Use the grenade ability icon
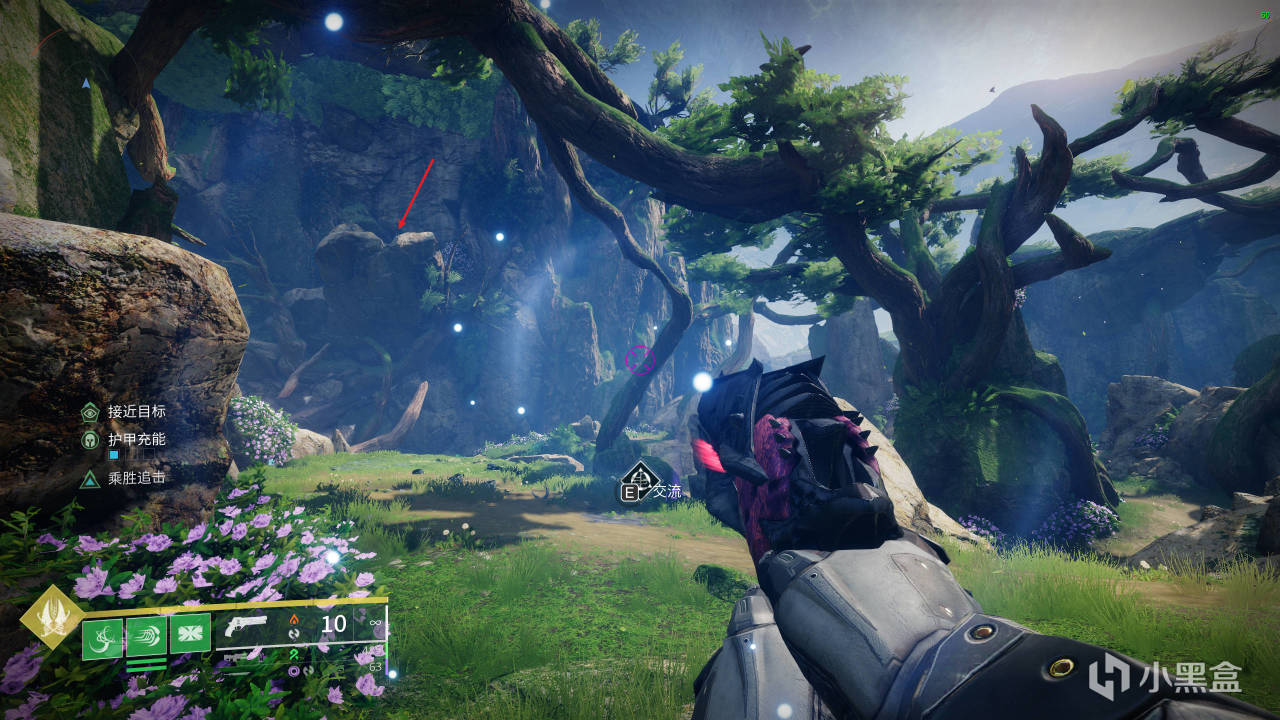The height and width of the screenshot is (720, 1280). click(102, 638)
